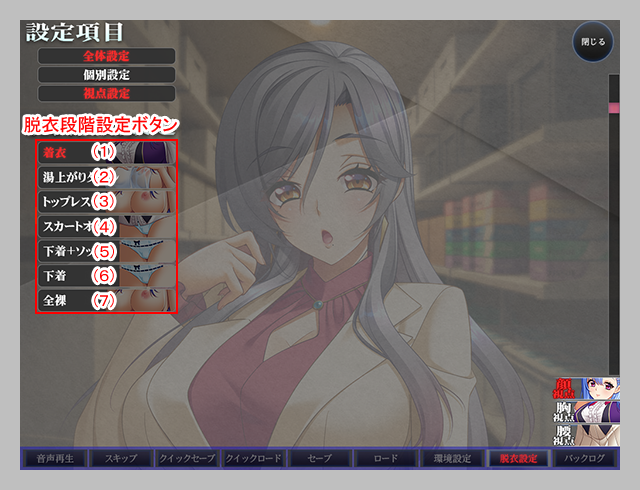Image resolution: width=640 pixels, height=490 pixels.
Task: Activate スキップ in the bottom bar
Action: [119, 459]
